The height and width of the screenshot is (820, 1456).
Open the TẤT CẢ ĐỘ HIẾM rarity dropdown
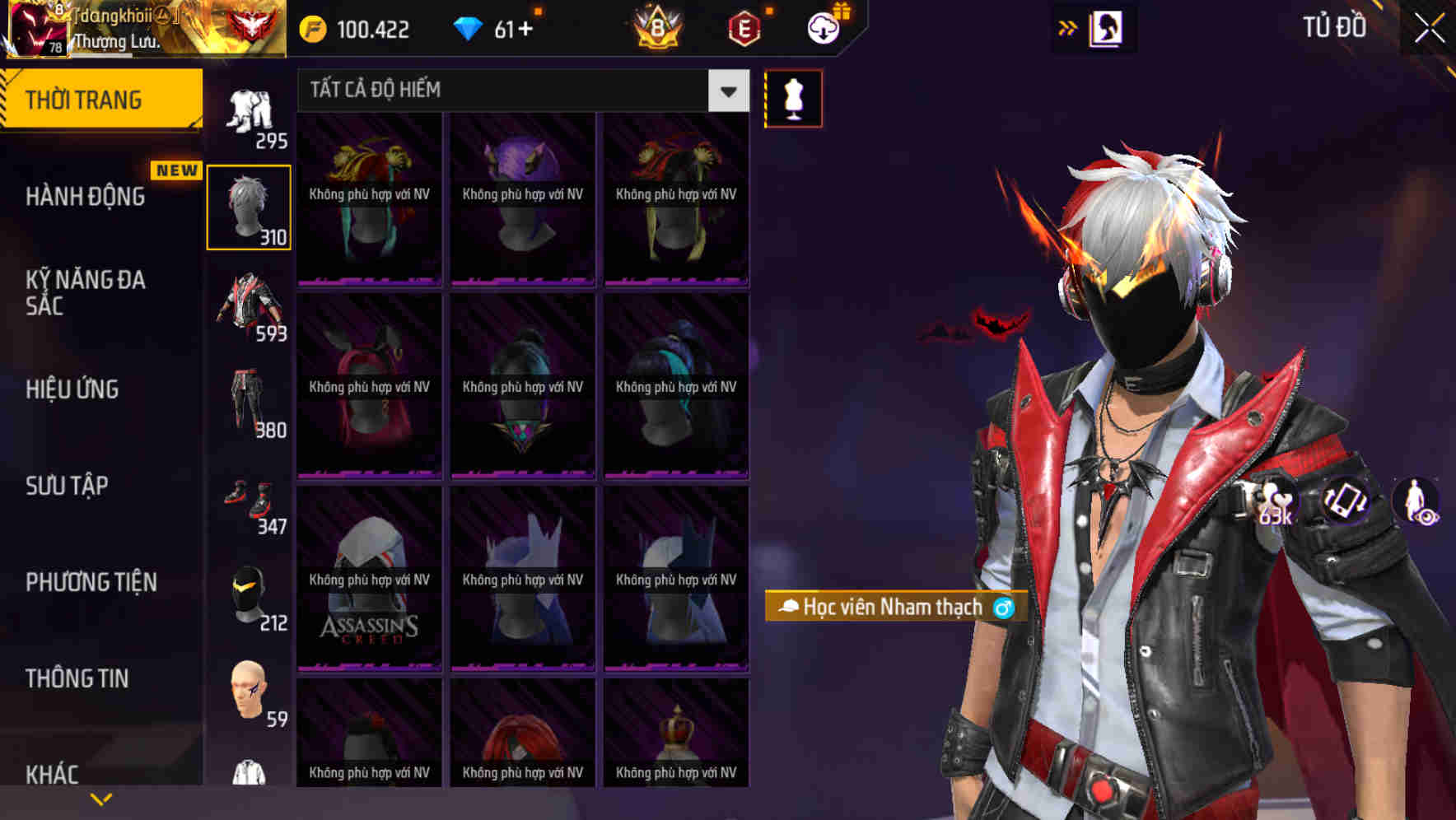pos(726,91)
